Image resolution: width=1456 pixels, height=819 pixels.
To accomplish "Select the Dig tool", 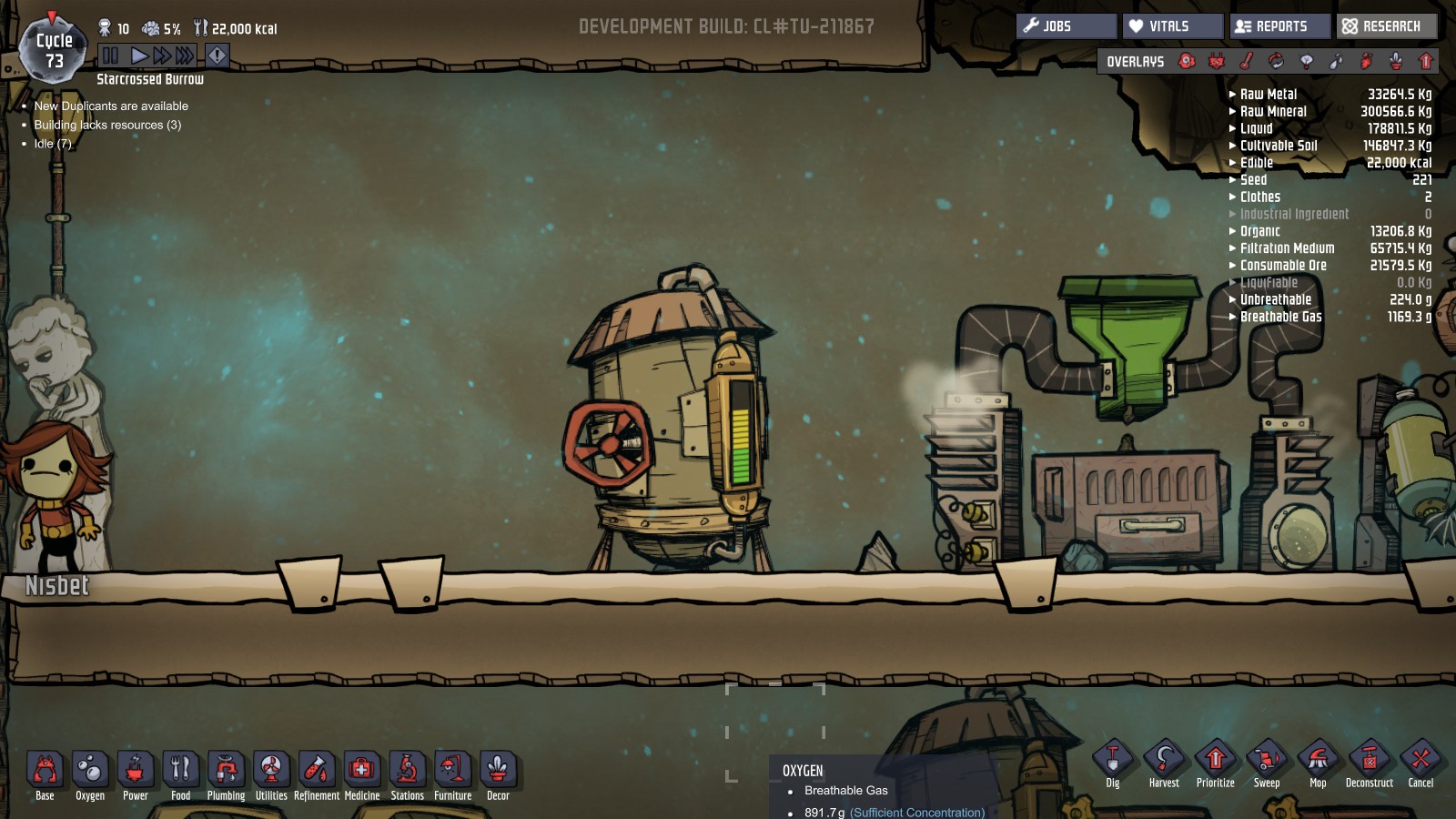I will (1112, 760).
